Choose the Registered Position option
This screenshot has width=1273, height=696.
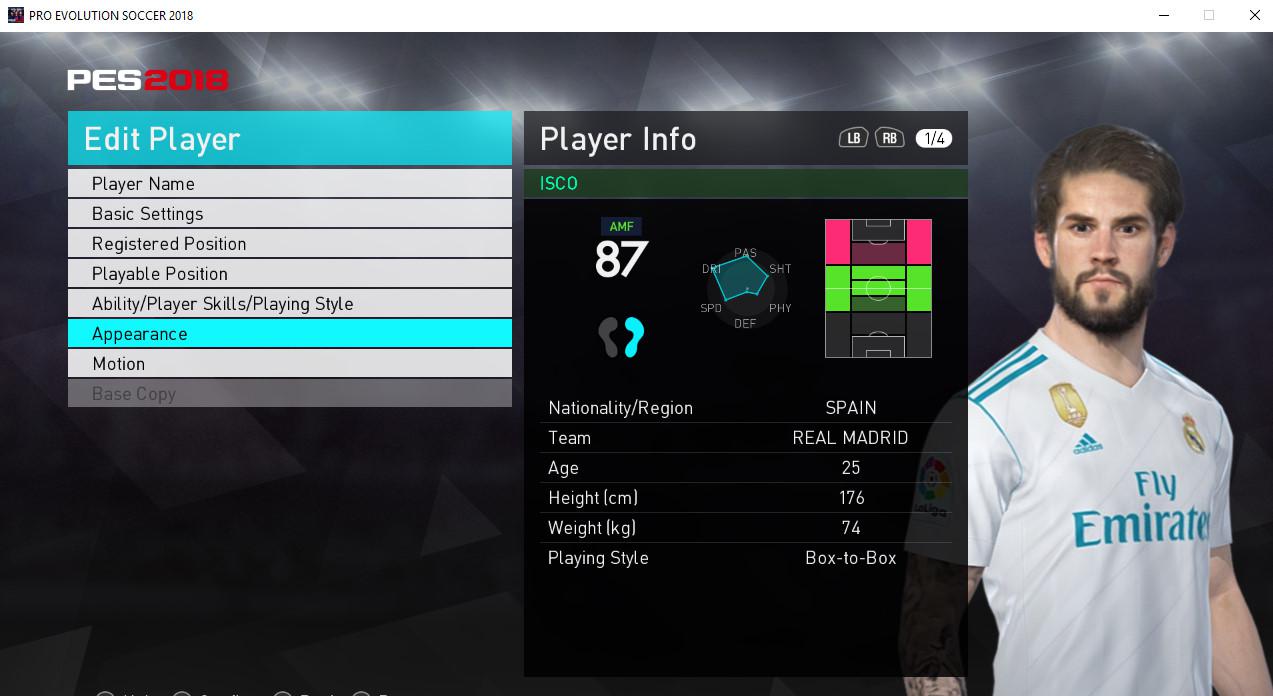pyautogui.click(x=289, y=244)
